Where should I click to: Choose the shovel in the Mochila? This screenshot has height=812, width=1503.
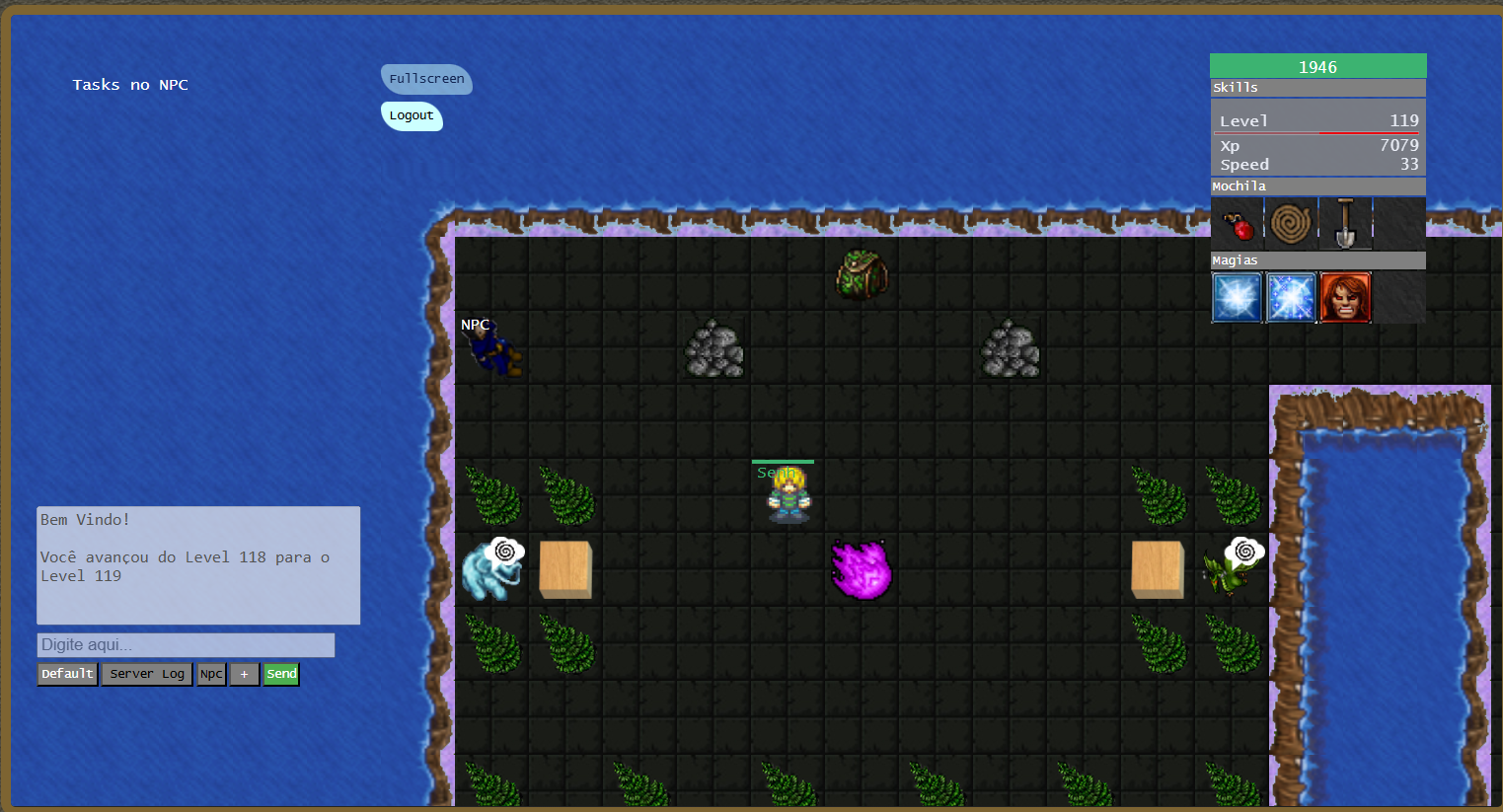pyautogui.click(x=1345, y=224)
